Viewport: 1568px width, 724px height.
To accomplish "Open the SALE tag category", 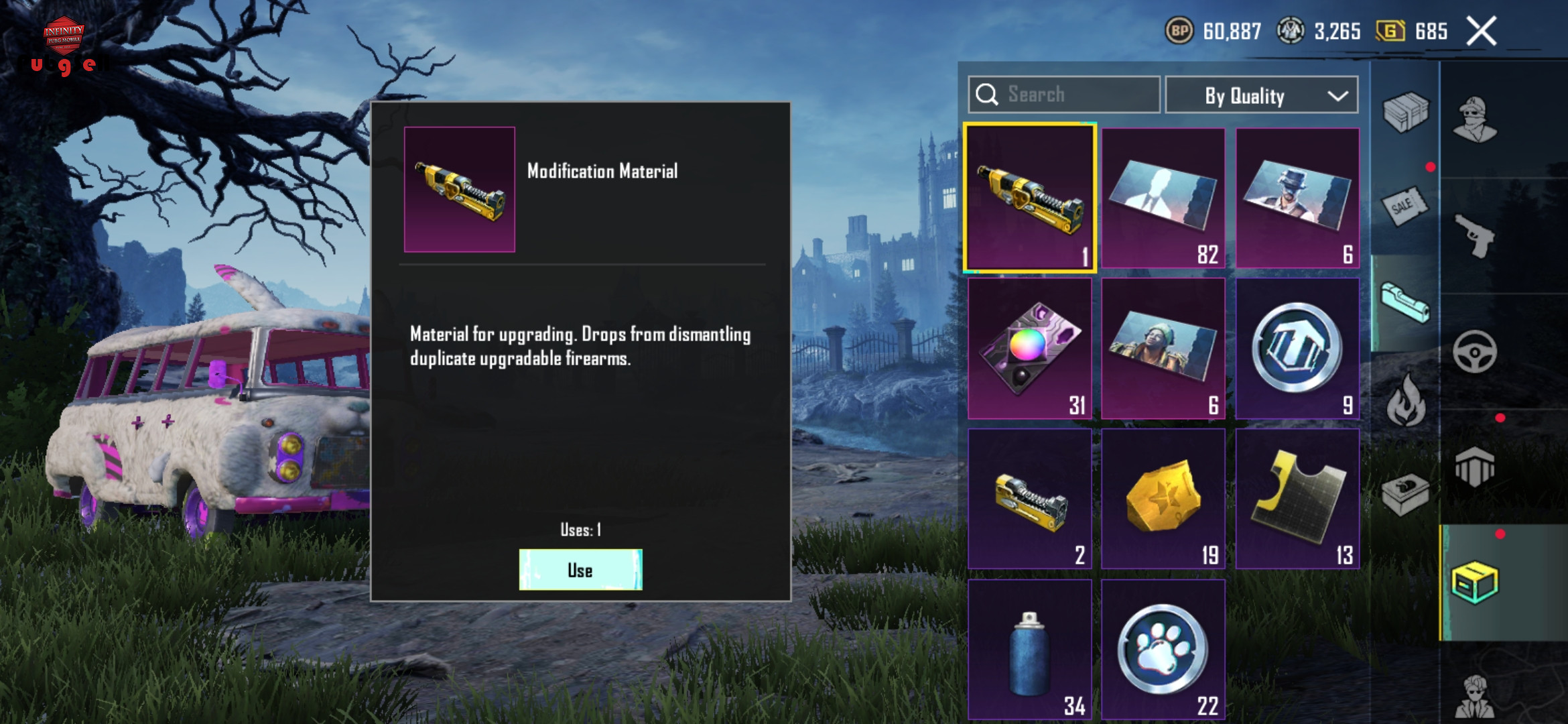I will pyautogui.click(x=1404, y=206).
